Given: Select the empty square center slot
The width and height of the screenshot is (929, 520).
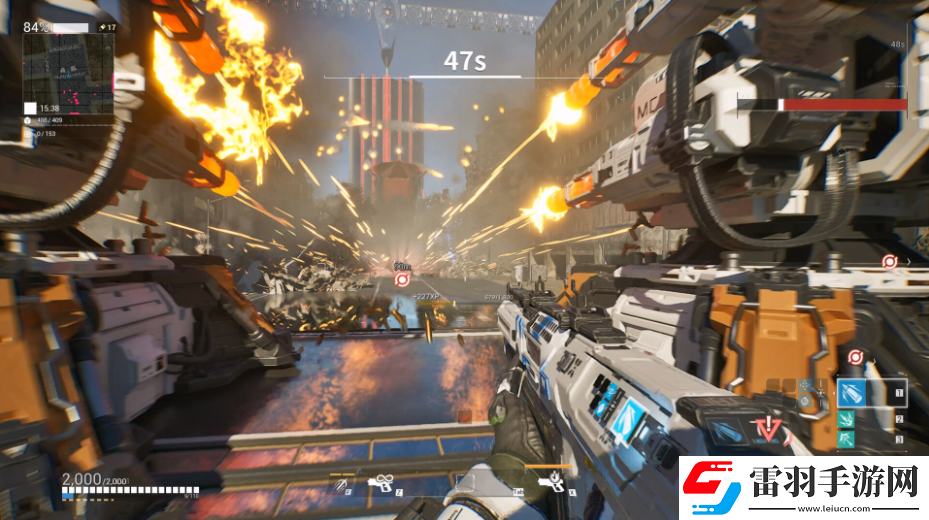Looking at the screenshot, I should tap(464, 484).
